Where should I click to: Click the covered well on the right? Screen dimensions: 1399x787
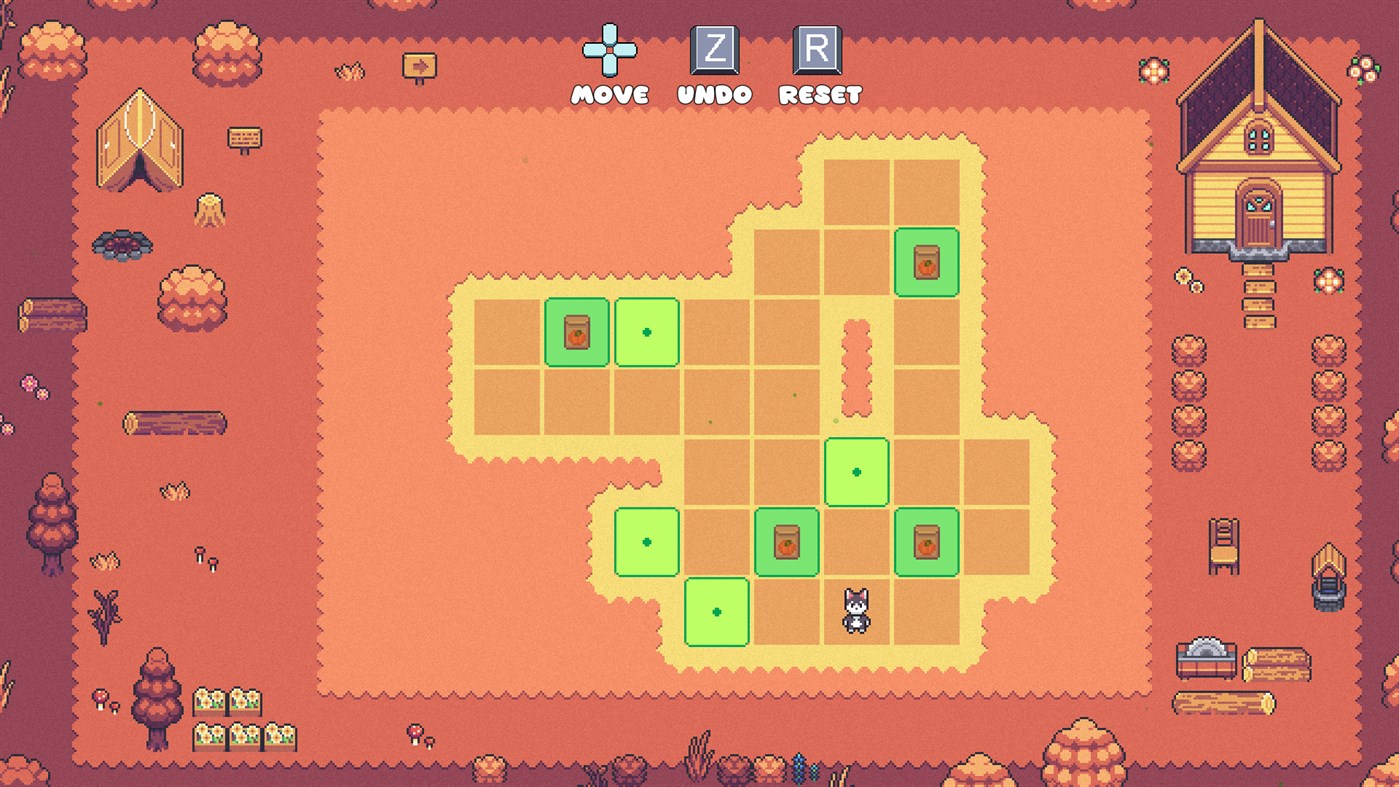pyautogui.click(x=1330, y=580)
